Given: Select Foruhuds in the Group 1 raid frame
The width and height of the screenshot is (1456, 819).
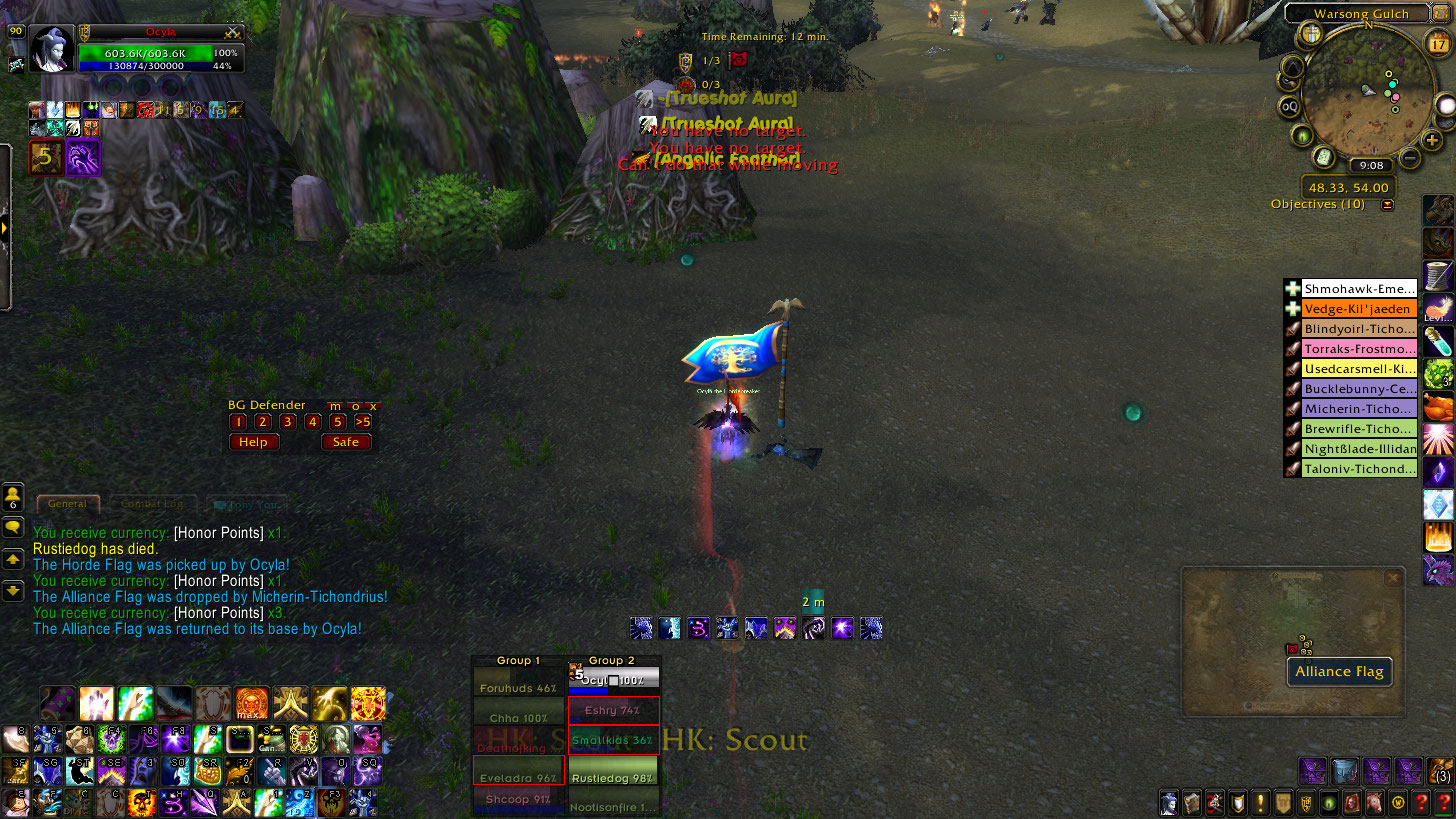Looking at the screenshot, I should point(518,689).
